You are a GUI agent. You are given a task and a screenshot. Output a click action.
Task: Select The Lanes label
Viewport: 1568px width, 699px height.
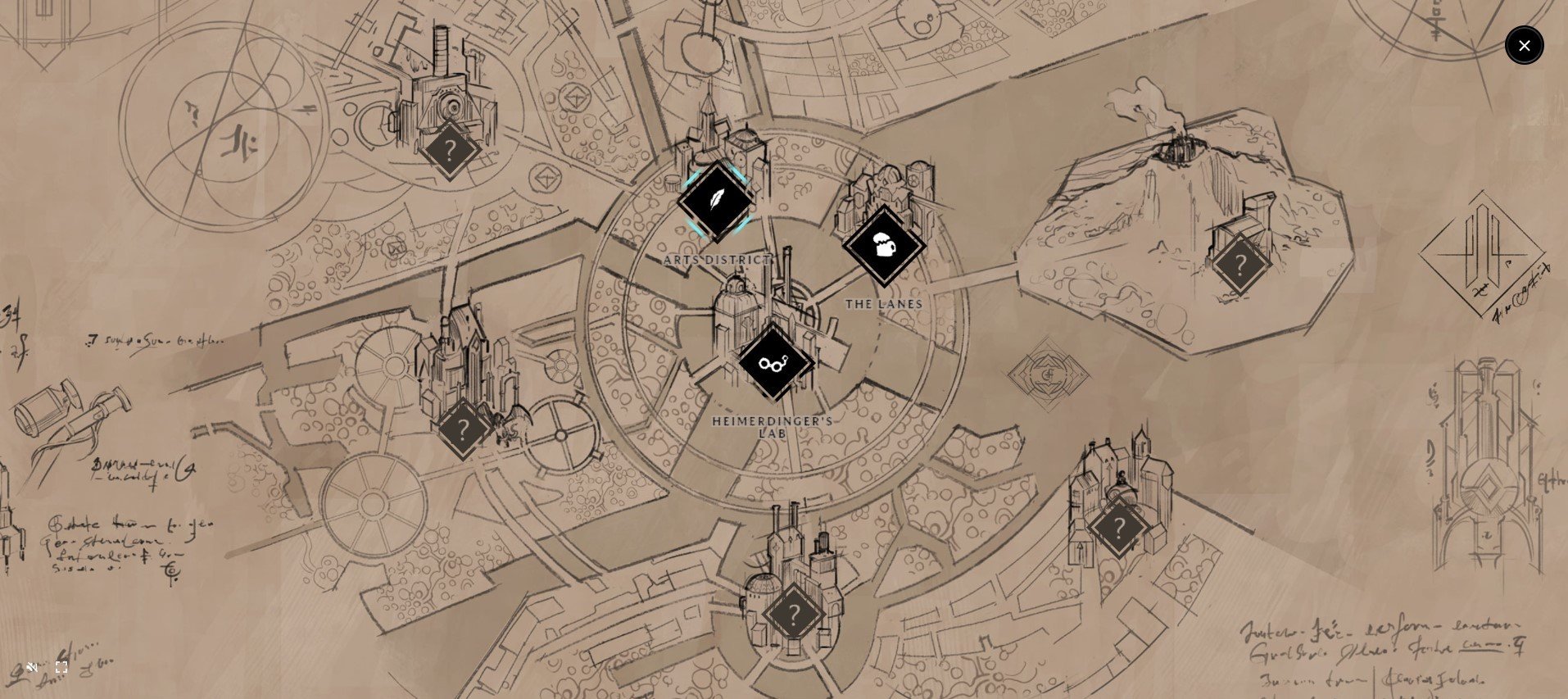pyautogui.click(x=883, y=303)
